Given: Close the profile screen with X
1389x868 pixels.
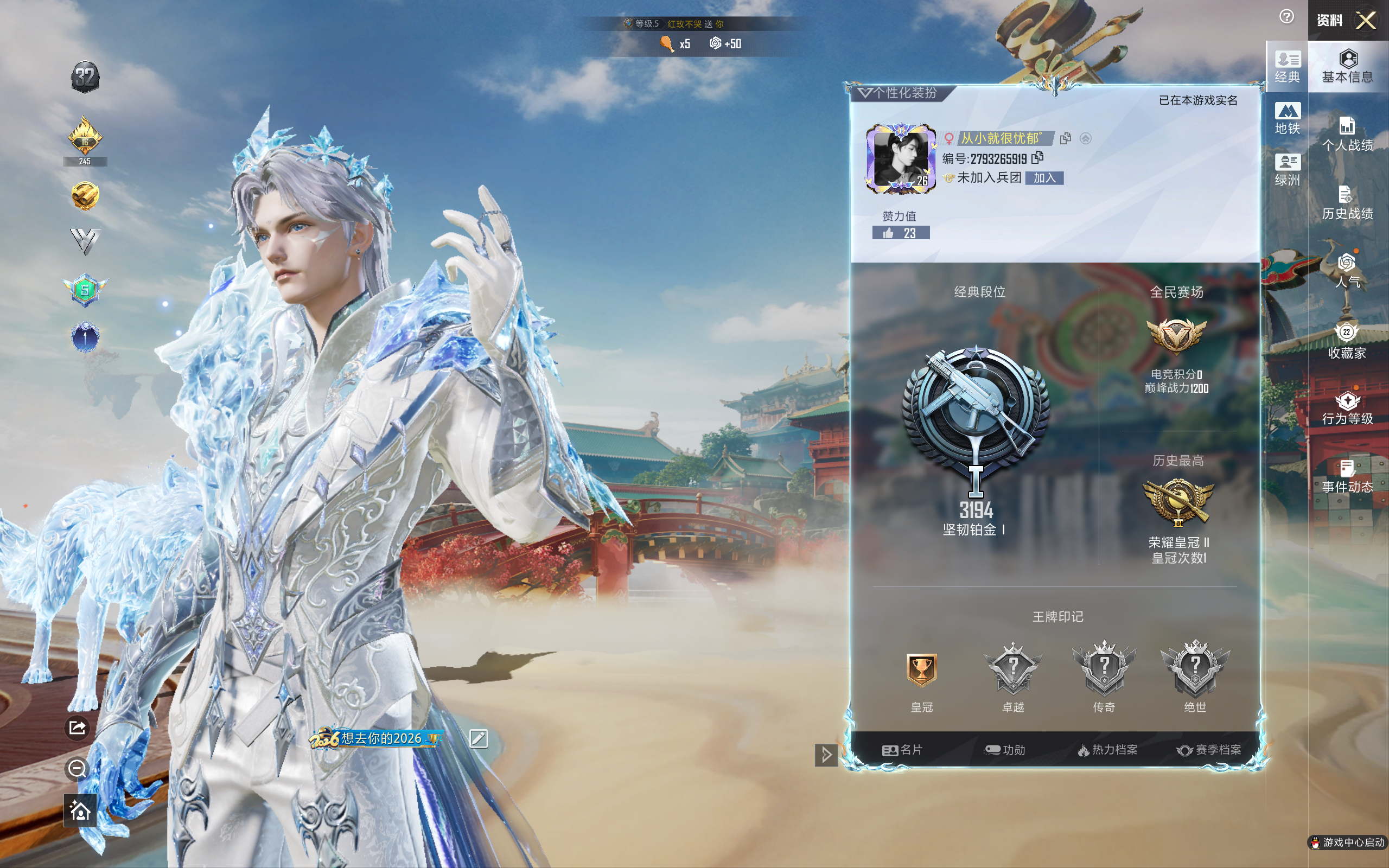Looking at the screenshot, I should tap(1366, 21).
